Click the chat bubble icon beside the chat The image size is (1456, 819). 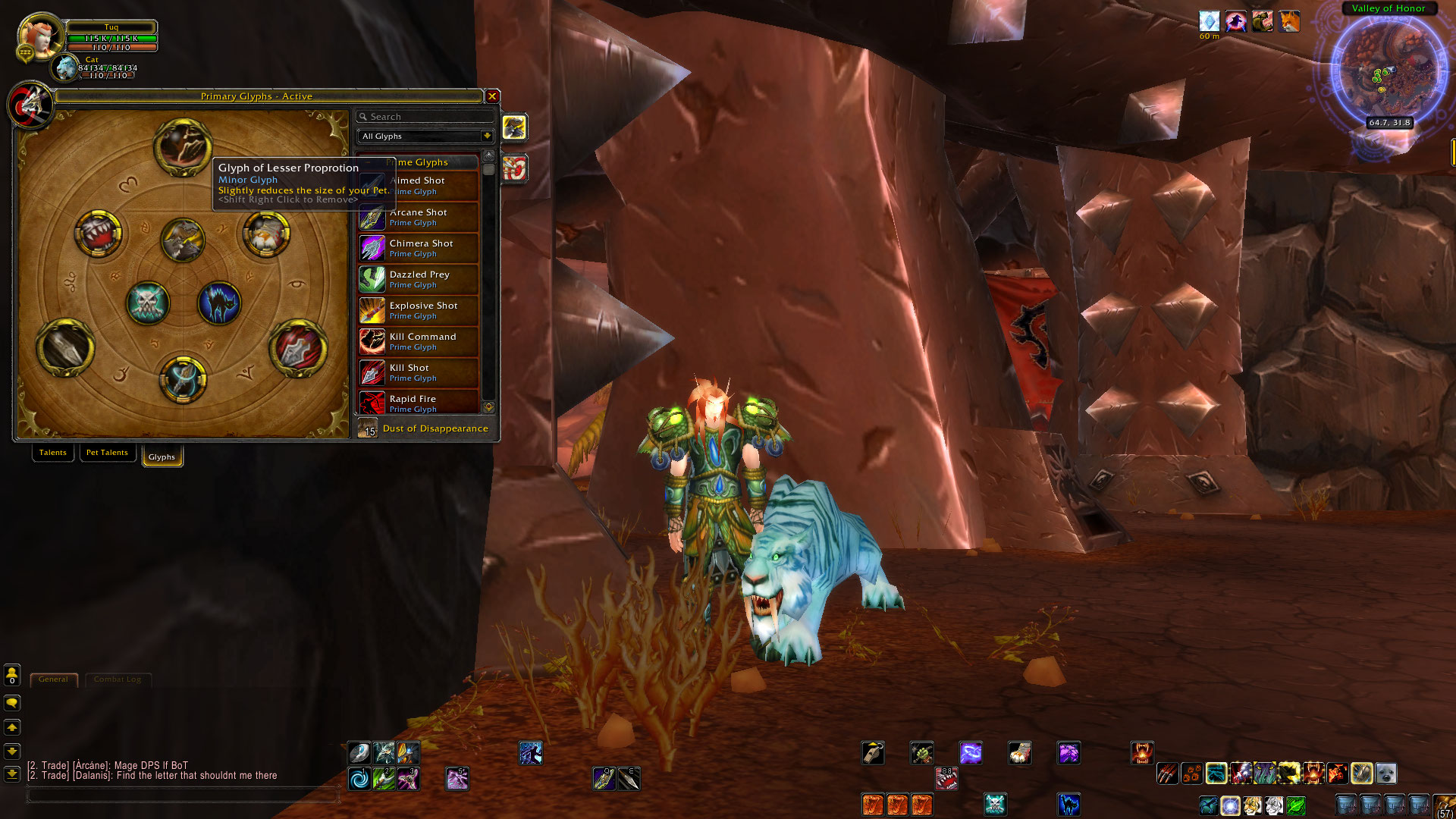pos(11,703)
